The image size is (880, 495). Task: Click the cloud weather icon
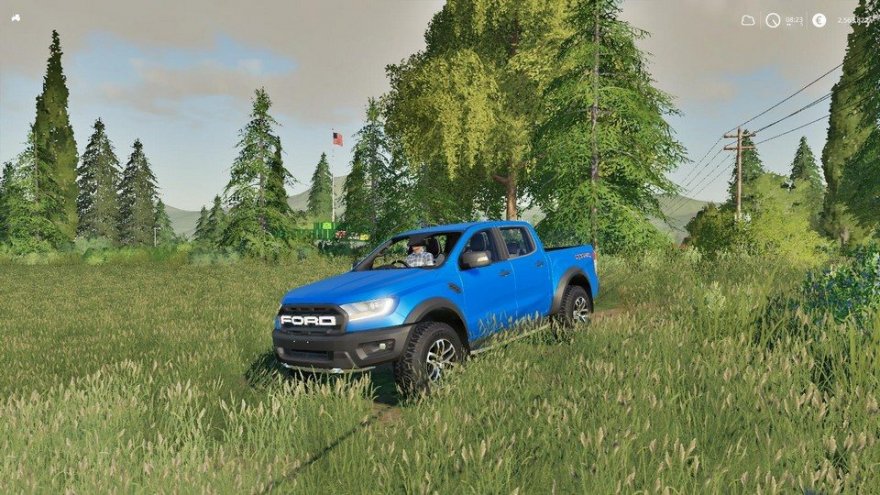tap(748, 20)
